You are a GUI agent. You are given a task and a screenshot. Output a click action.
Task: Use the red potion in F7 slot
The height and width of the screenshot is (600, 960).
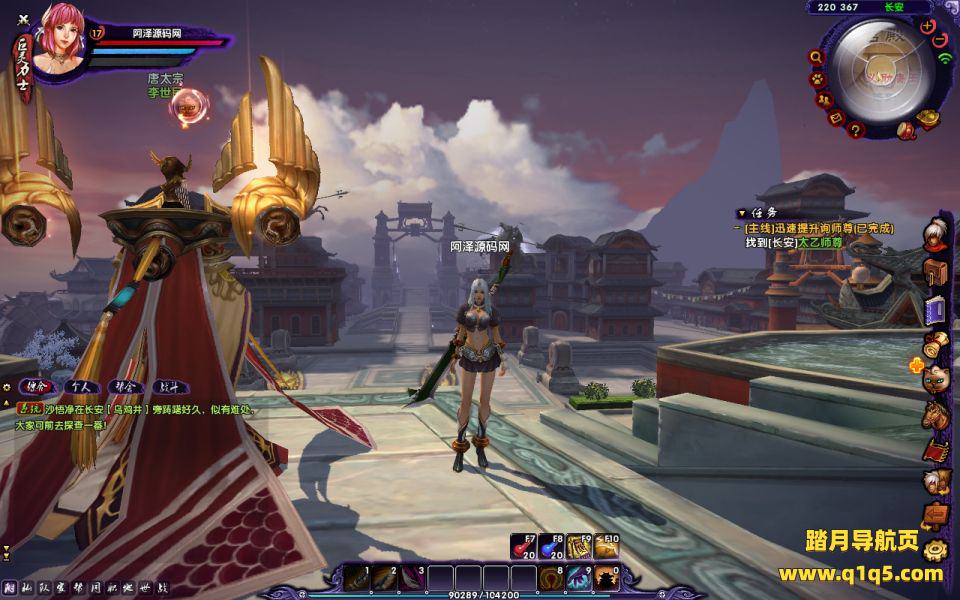[x=524, y=547]
